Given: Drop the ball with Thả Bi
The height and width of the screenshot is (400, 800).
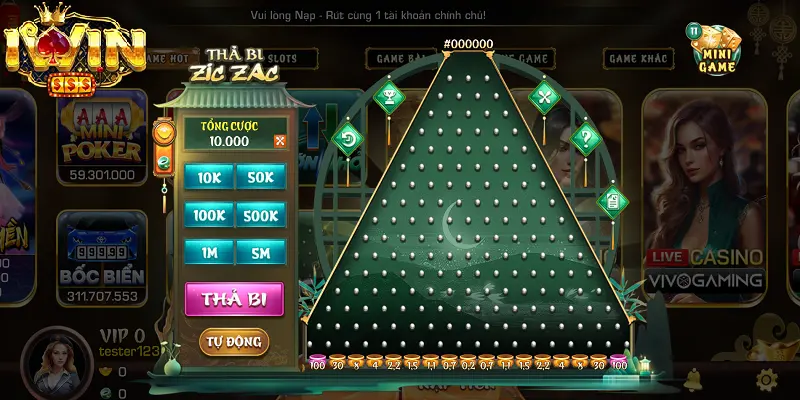Looking at the screenshot, I should [234, 299].
